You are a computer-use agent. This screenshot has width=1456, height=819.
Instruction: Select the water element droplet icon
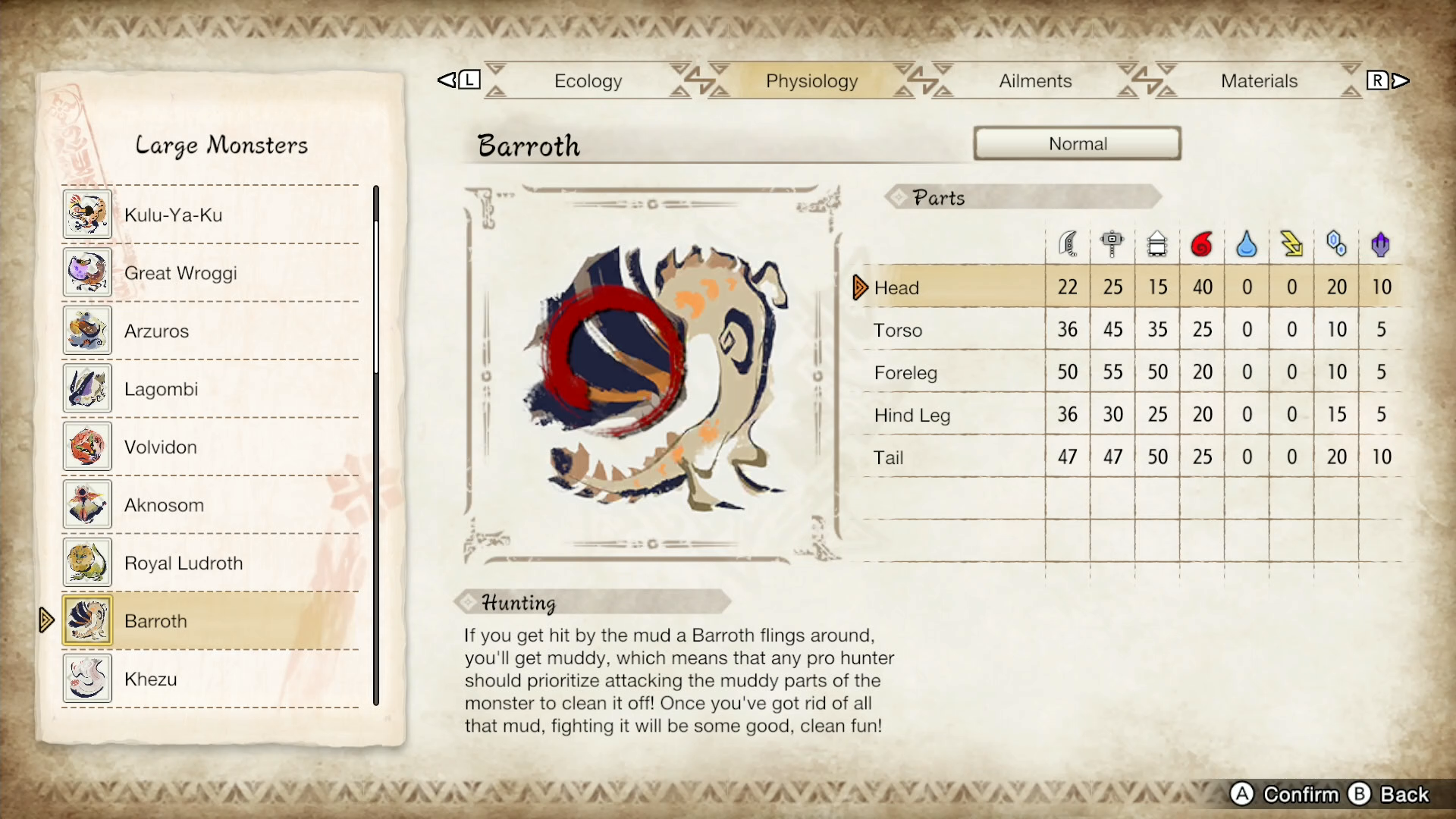[1247, 243]
